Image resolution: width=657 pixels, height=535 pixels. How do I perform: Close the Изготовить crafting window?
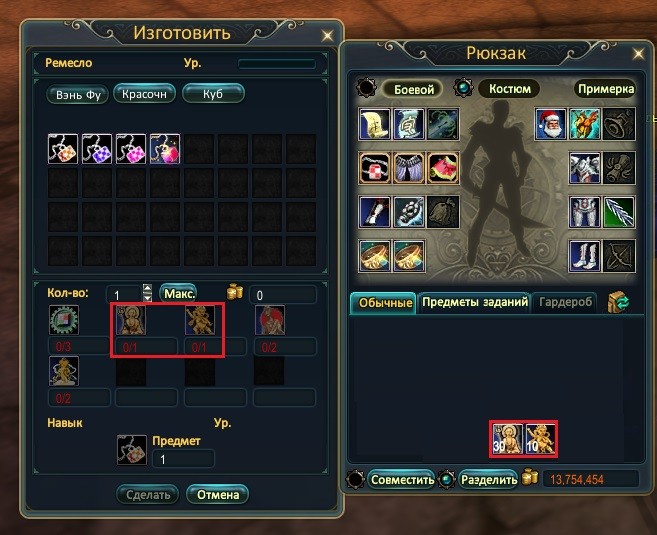pos(328,35)
